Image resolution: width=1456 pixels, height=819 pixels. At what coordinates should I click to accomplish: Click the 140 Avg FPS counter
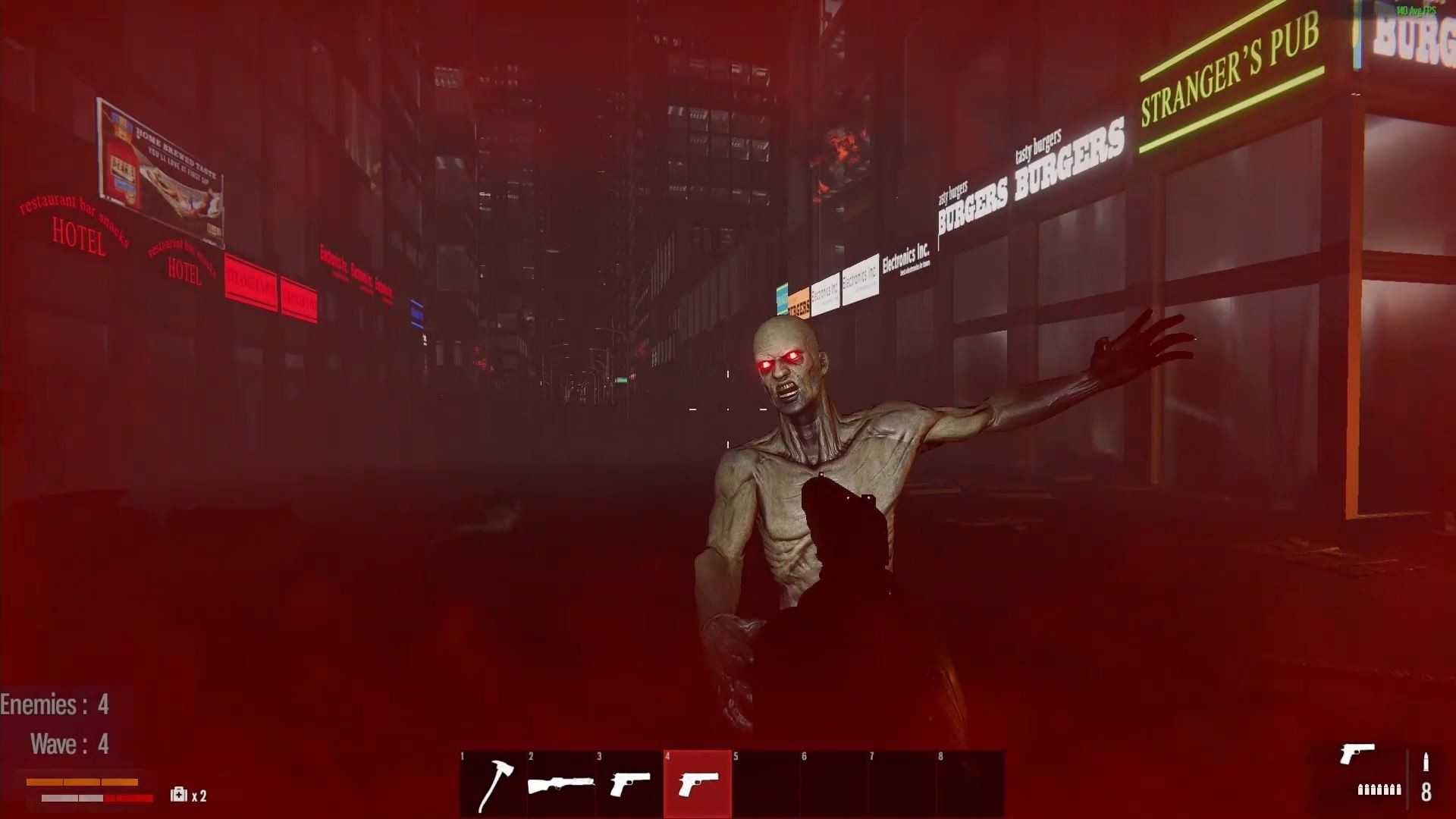click(1415, 11)
